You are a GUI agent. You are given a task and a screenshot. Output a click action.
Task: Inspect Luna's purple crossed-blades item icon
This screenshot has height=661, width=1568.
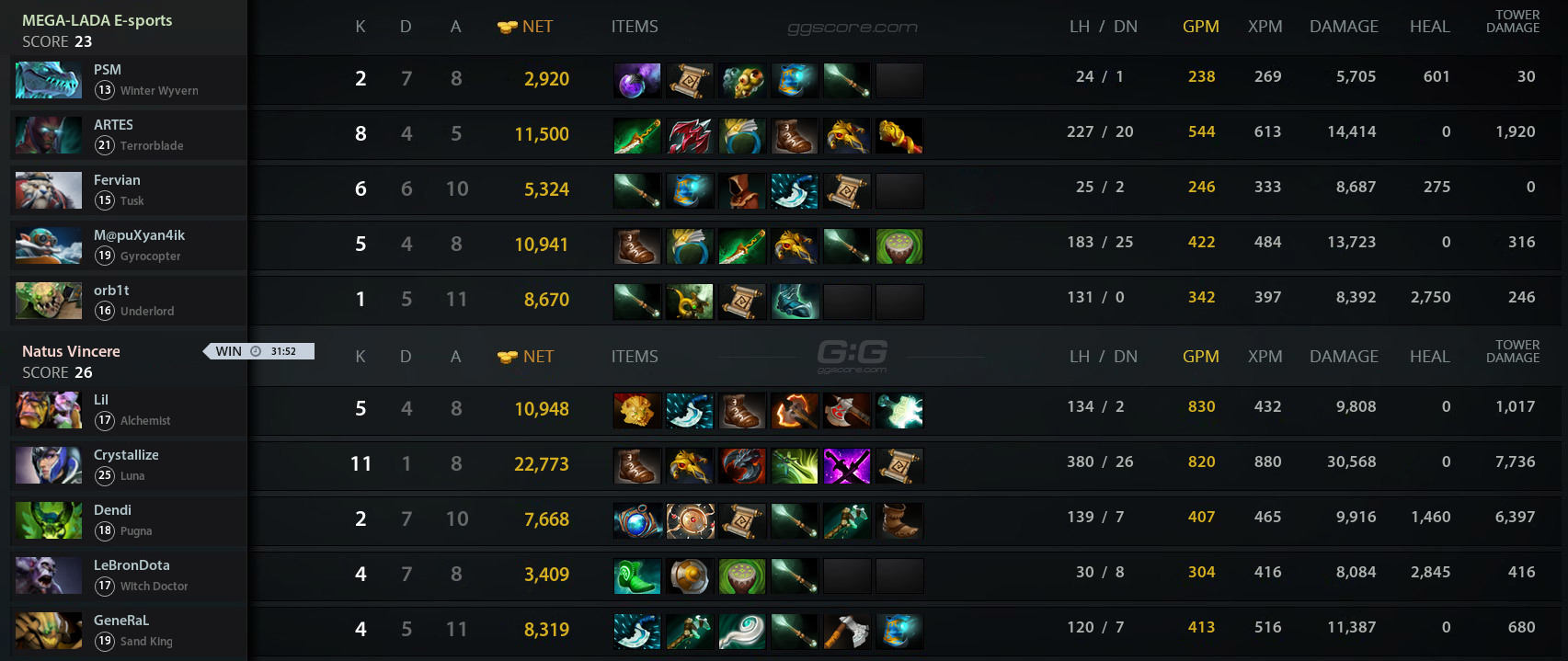846,466
